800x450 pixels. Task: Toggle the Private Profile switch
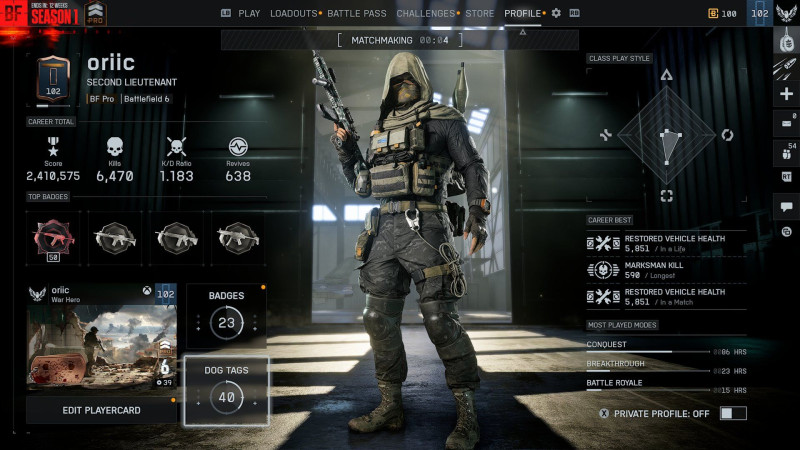(x=733, y=413)
